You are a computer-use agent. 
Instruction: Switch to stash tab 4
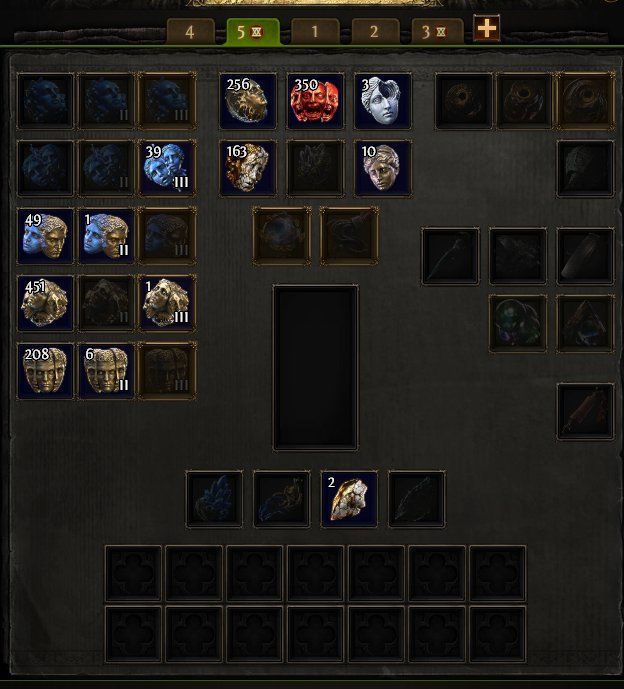tap(190, 32)
